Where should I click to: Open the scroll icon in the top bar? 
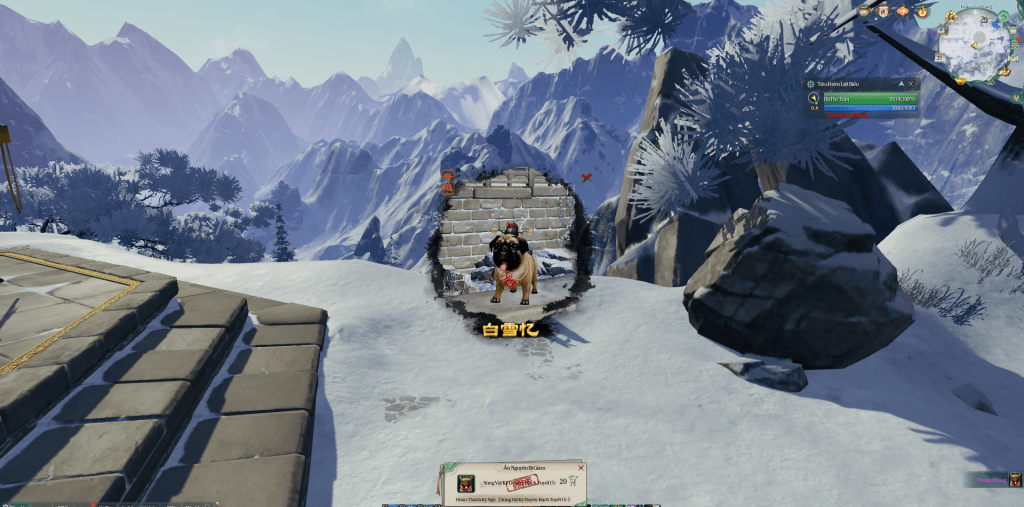[x=883, y=11]
